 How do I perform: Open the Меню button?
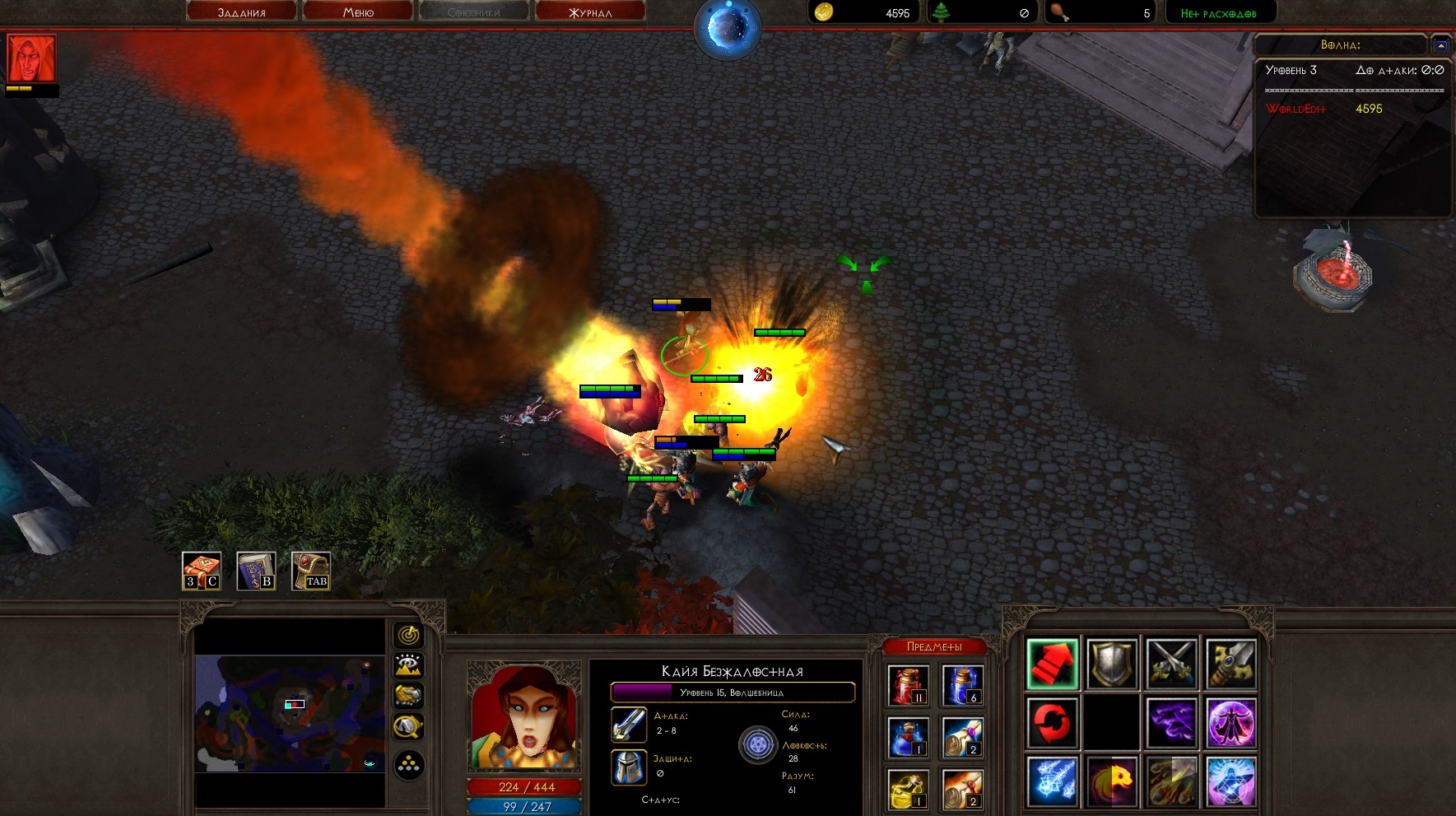pos(358,12)
